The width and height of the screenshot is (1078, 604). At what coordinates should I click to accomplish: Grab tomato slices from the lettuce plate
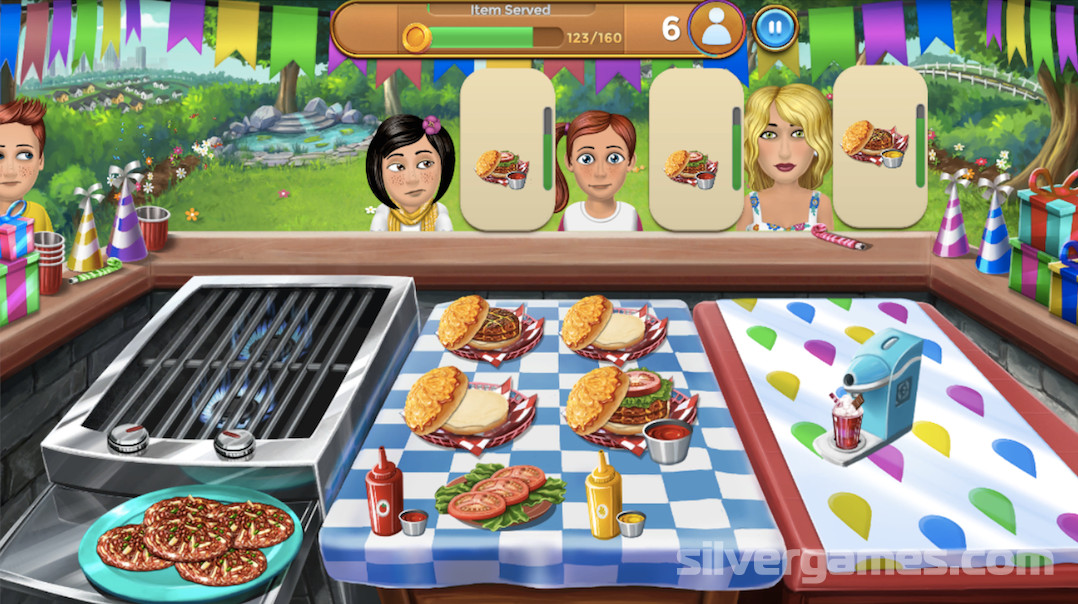tap(499, 490)
